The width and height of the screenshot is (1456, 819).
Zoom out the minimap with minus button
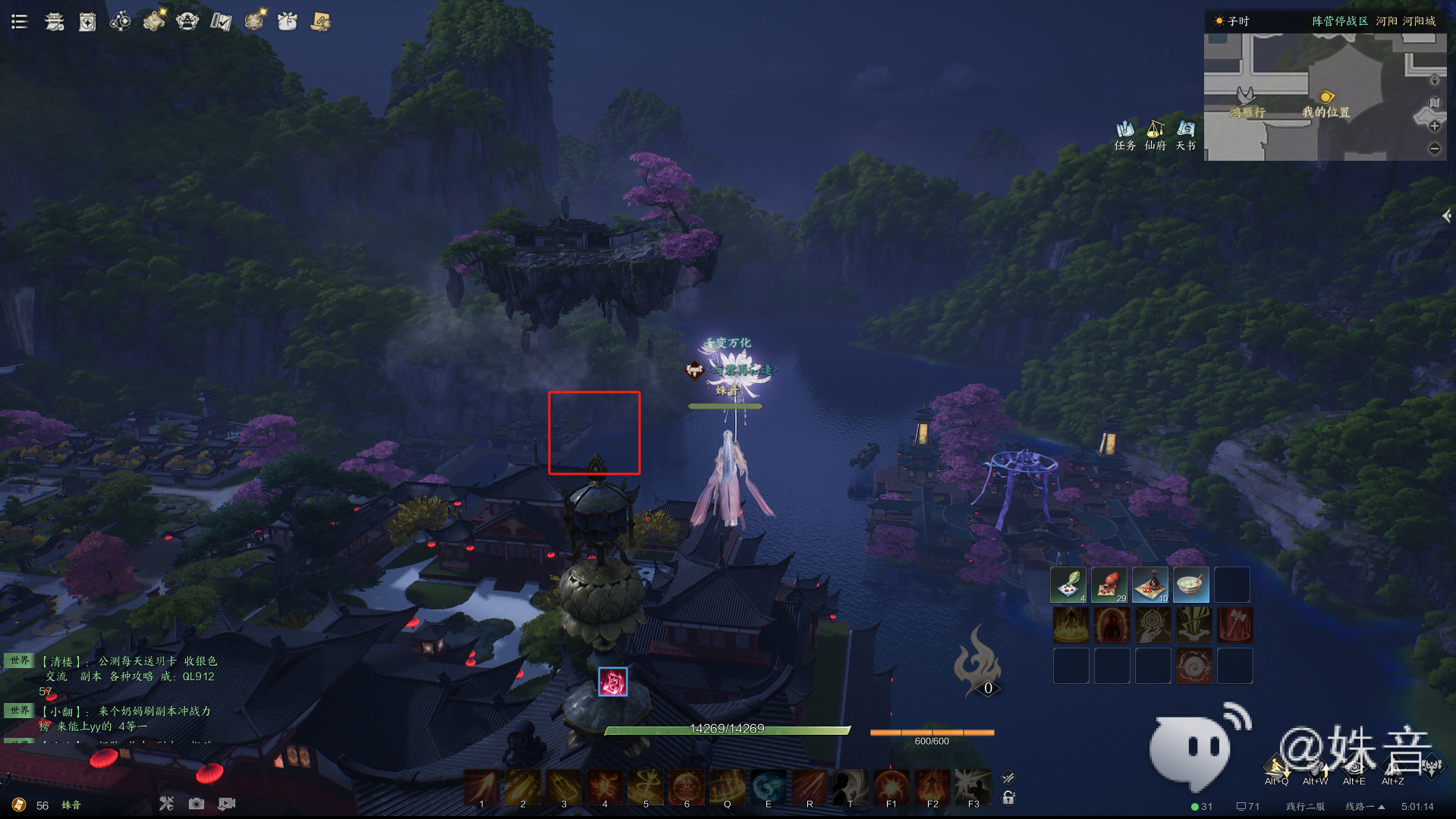coord(1434,149)
